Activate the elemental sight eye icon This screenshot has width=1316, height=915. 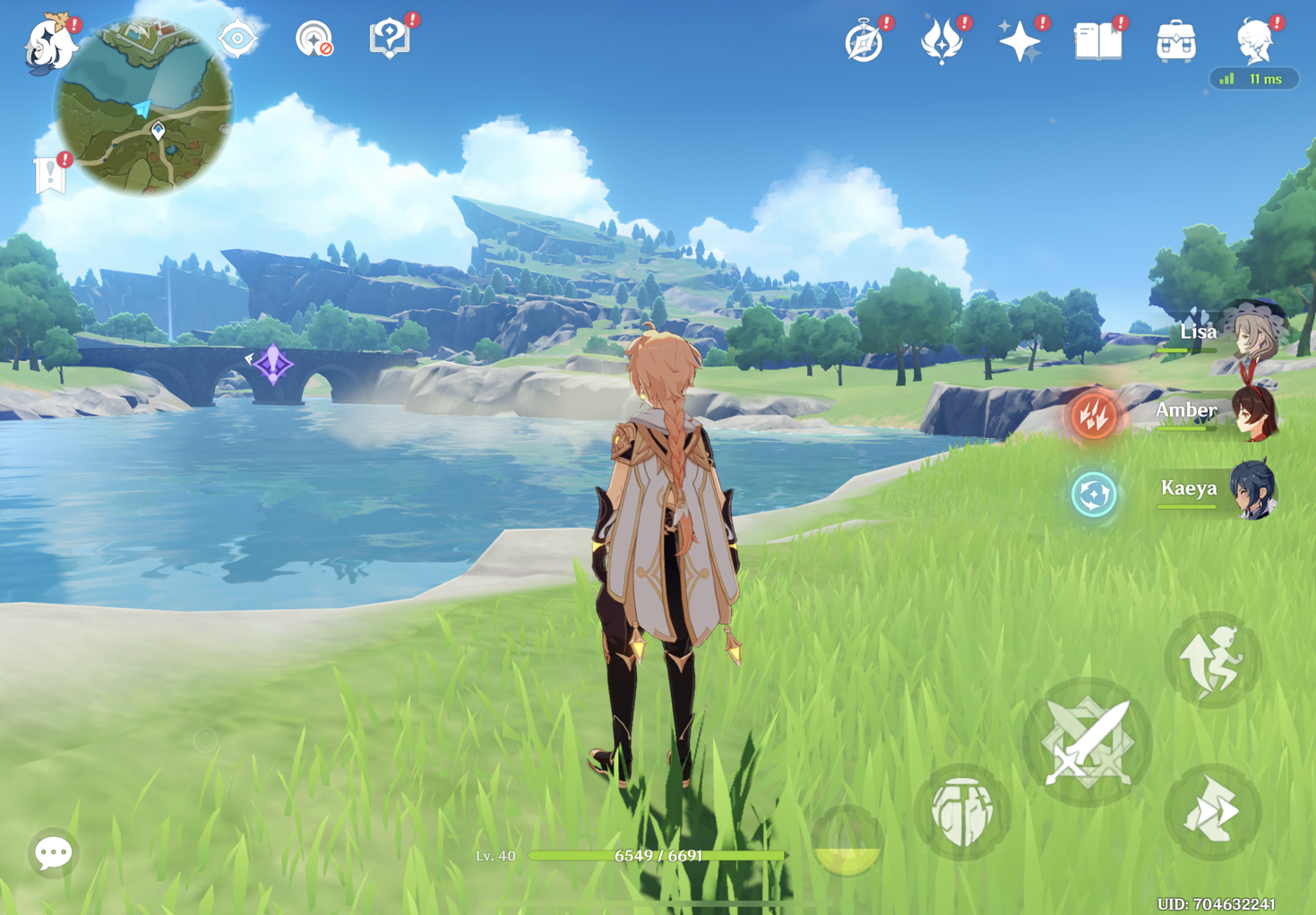[237, 39]
